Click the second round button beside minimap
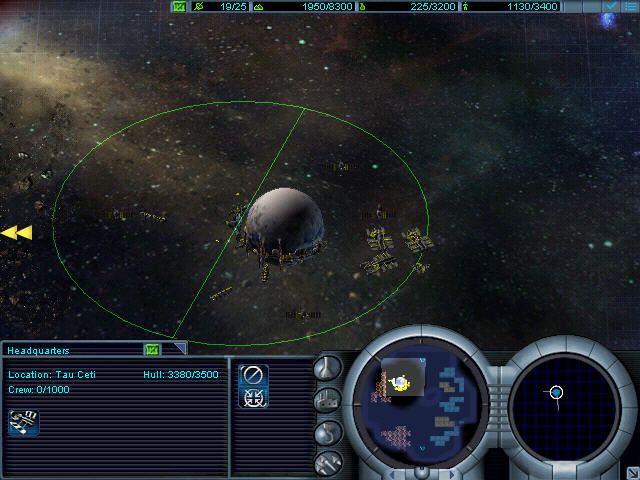Screen dimensions: 640x480 click(327, 400)
